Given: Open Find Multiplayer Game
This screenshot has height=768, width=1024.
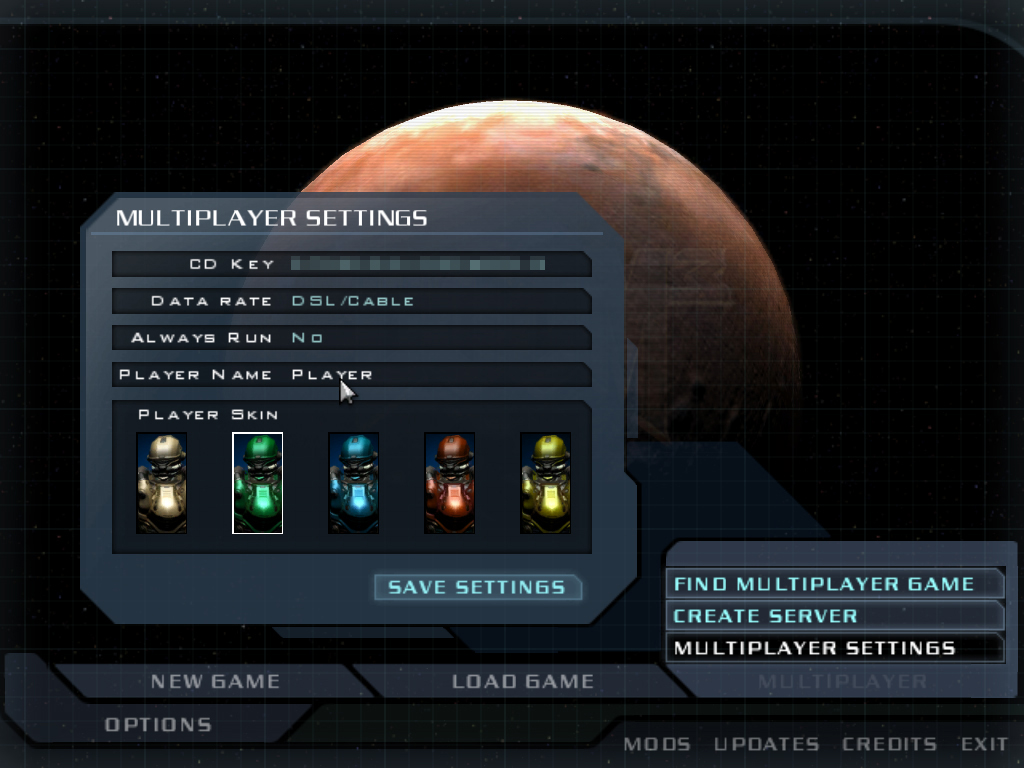Looking at the screenshot, I should [x=823, y=584].
